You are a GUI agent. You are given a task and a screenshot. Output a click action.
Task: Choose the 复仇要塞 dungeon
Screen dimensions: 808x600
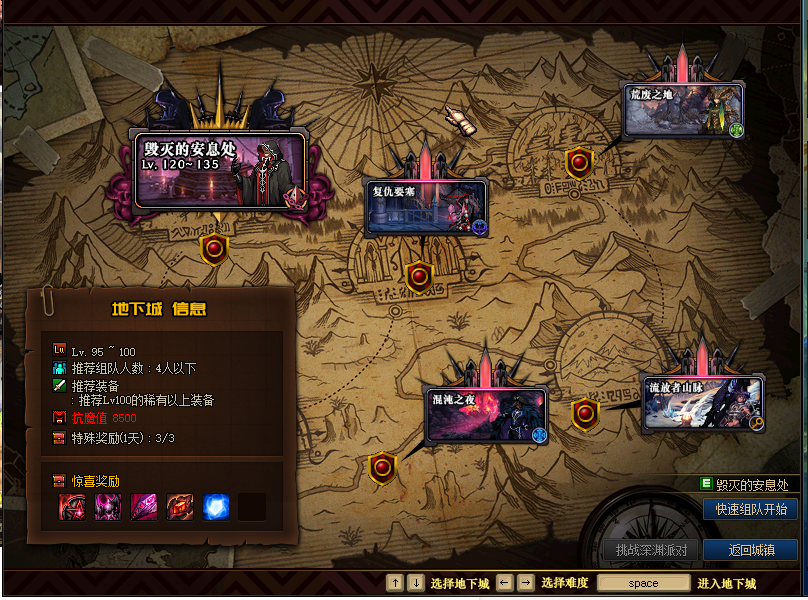[425, 206]
